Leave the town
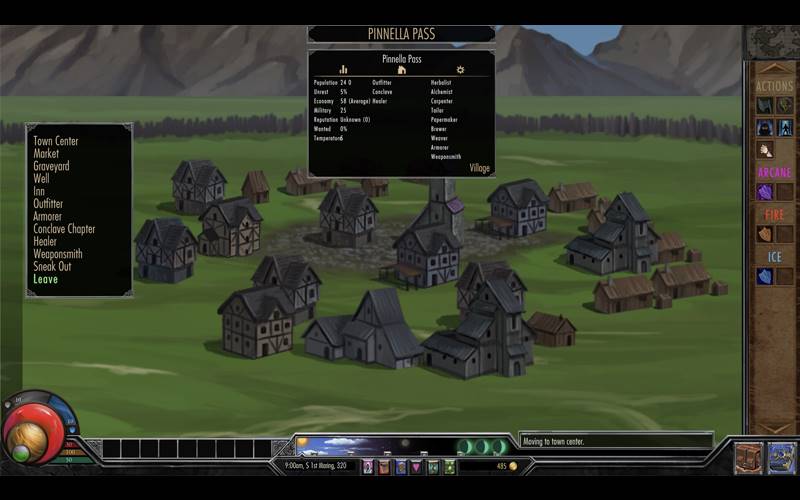Image resolution: width=800 pixels, height=500 pixels. [x=45, y=279]
